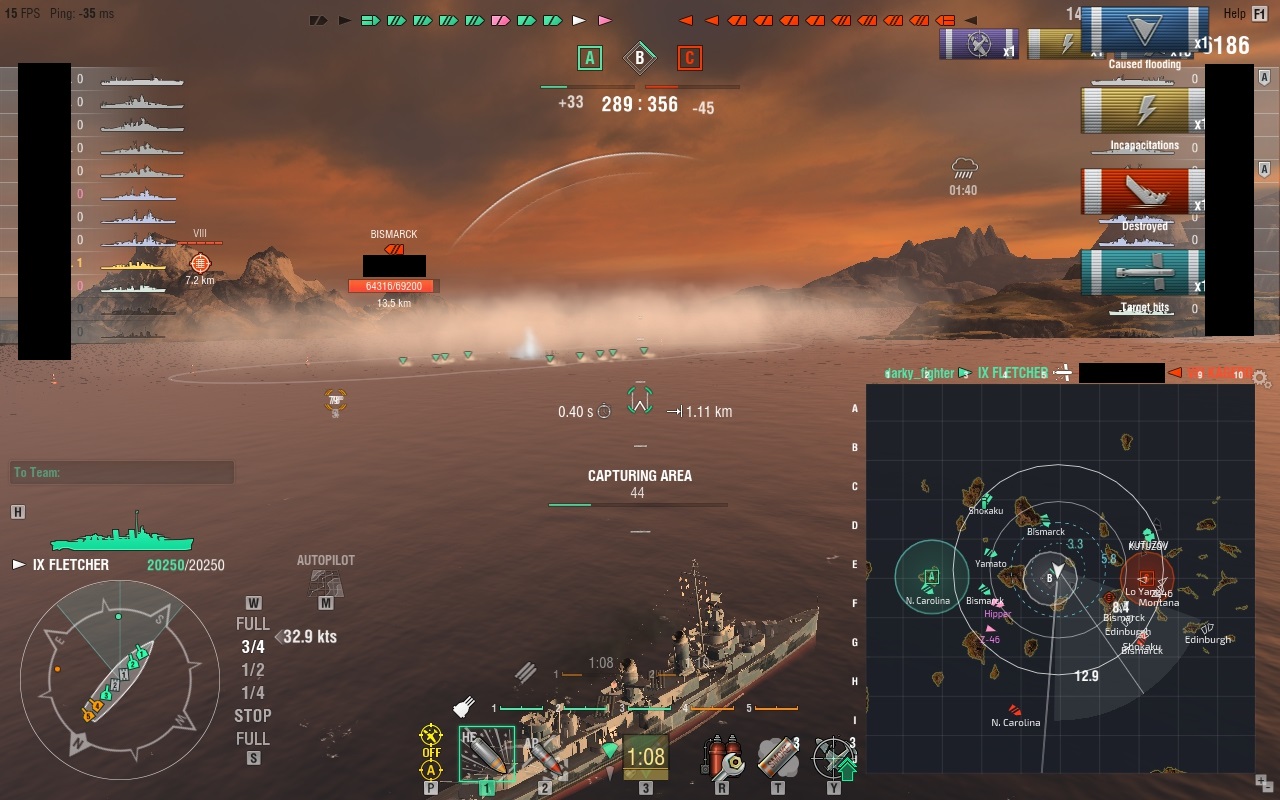Viewport: 1280px width, 800px height.
Task: Select capture point A indicator
Action: coord(590,58)
